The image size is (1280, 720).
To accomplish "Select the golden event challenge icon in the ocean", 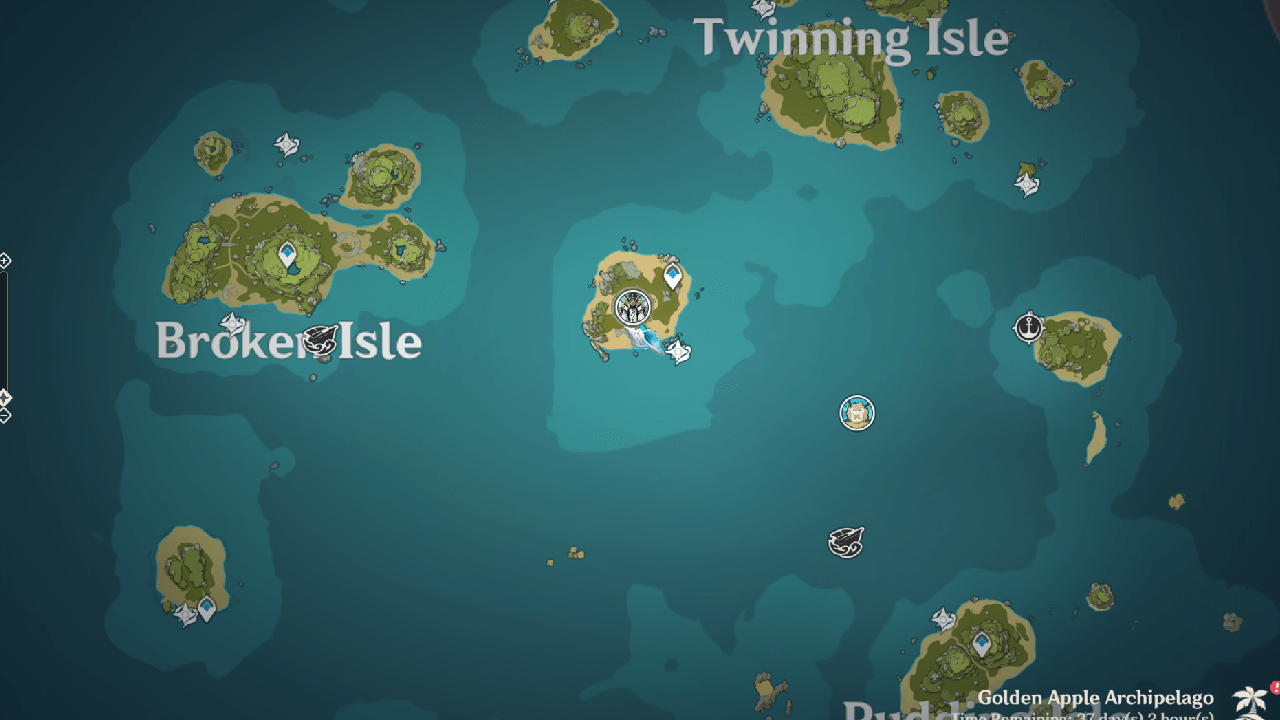I will pos(857,412).
